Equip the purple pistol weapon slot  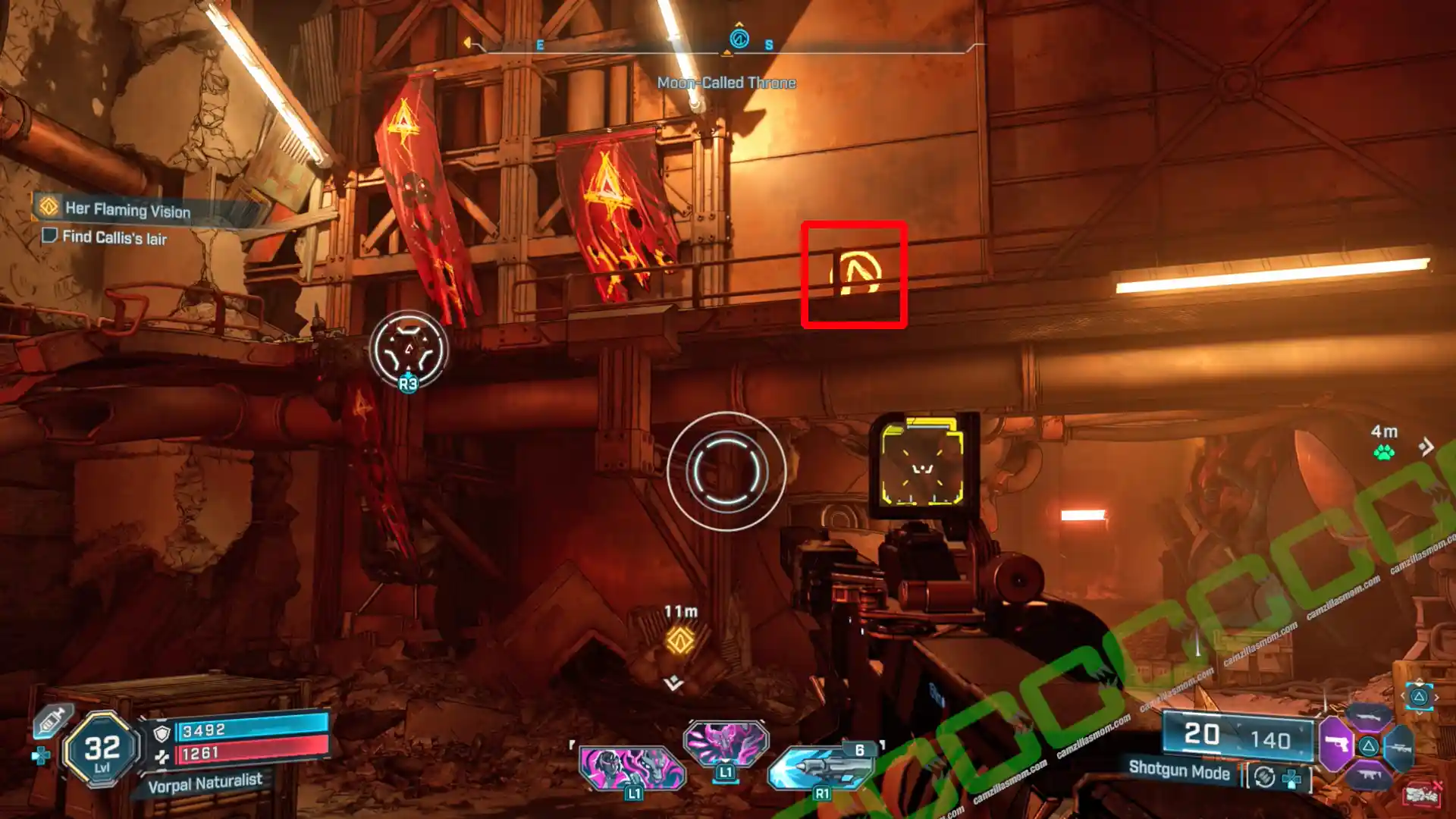1336,744
